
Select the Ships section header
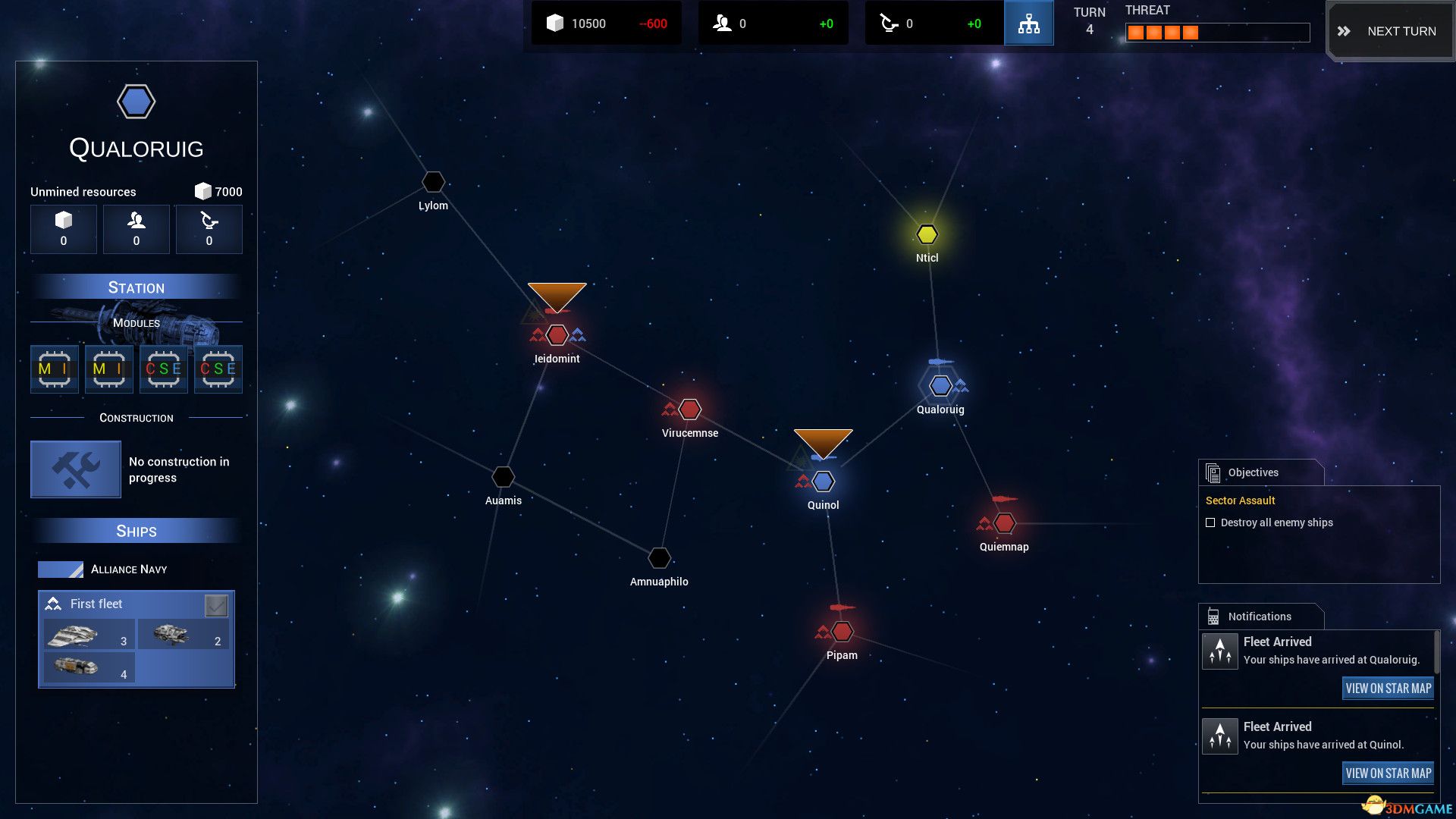click(136, 531)
